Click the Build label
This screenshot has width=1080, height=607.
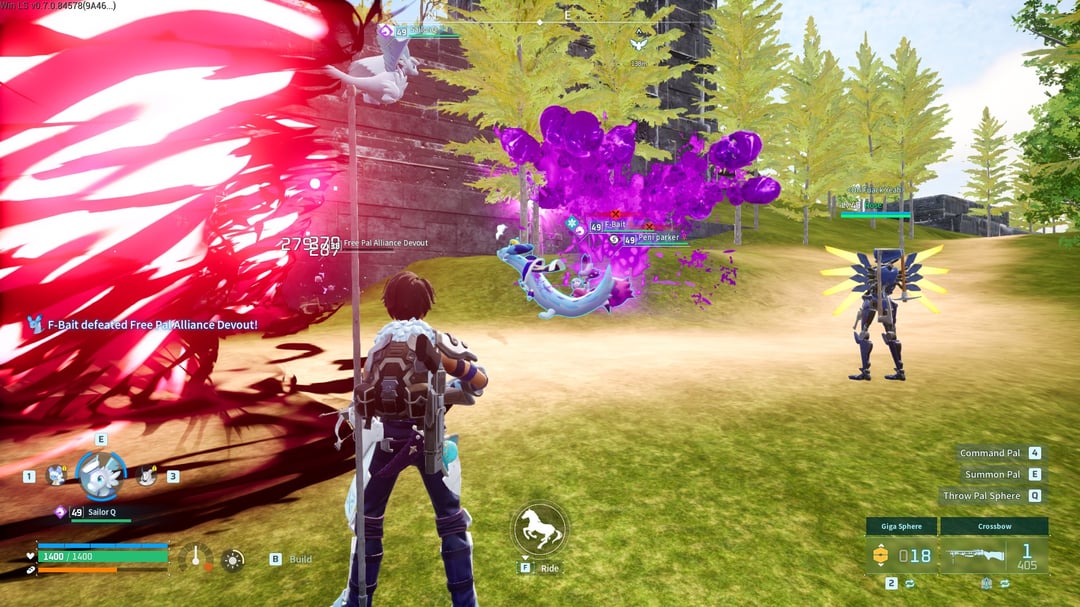[300, 559]
